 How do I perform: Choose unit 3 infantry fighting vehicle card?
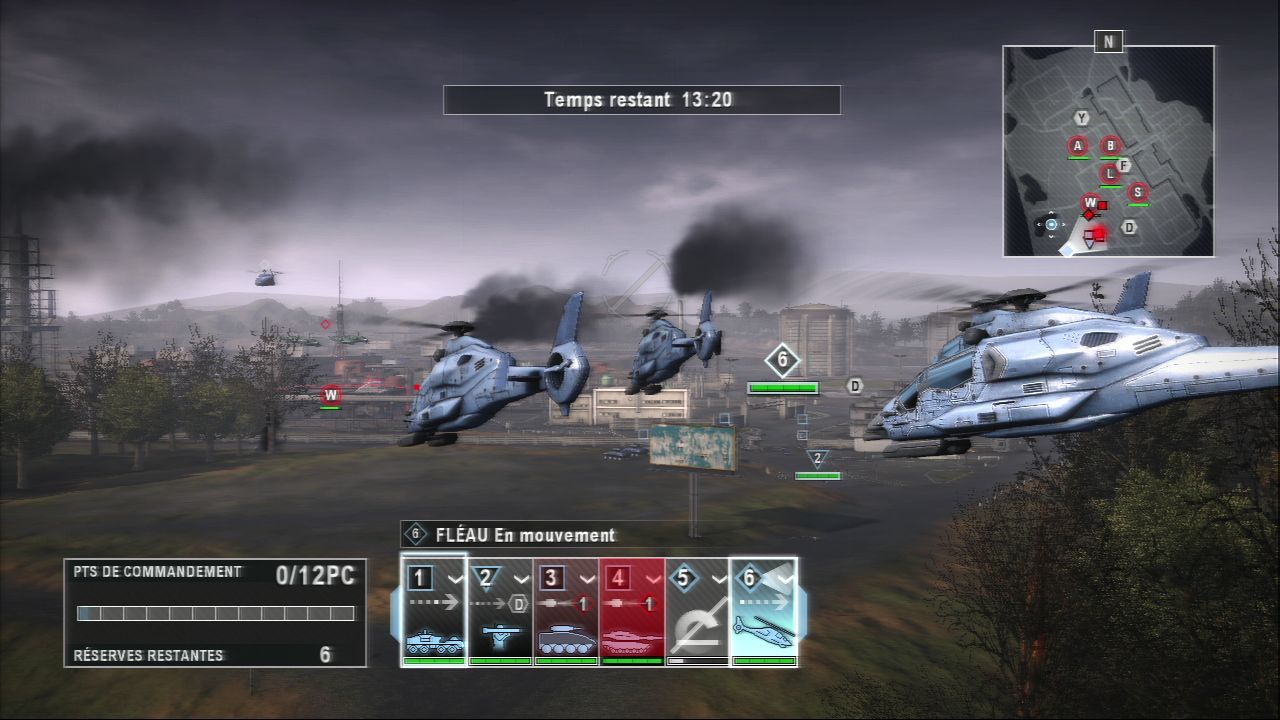click(x=566, y=610)
